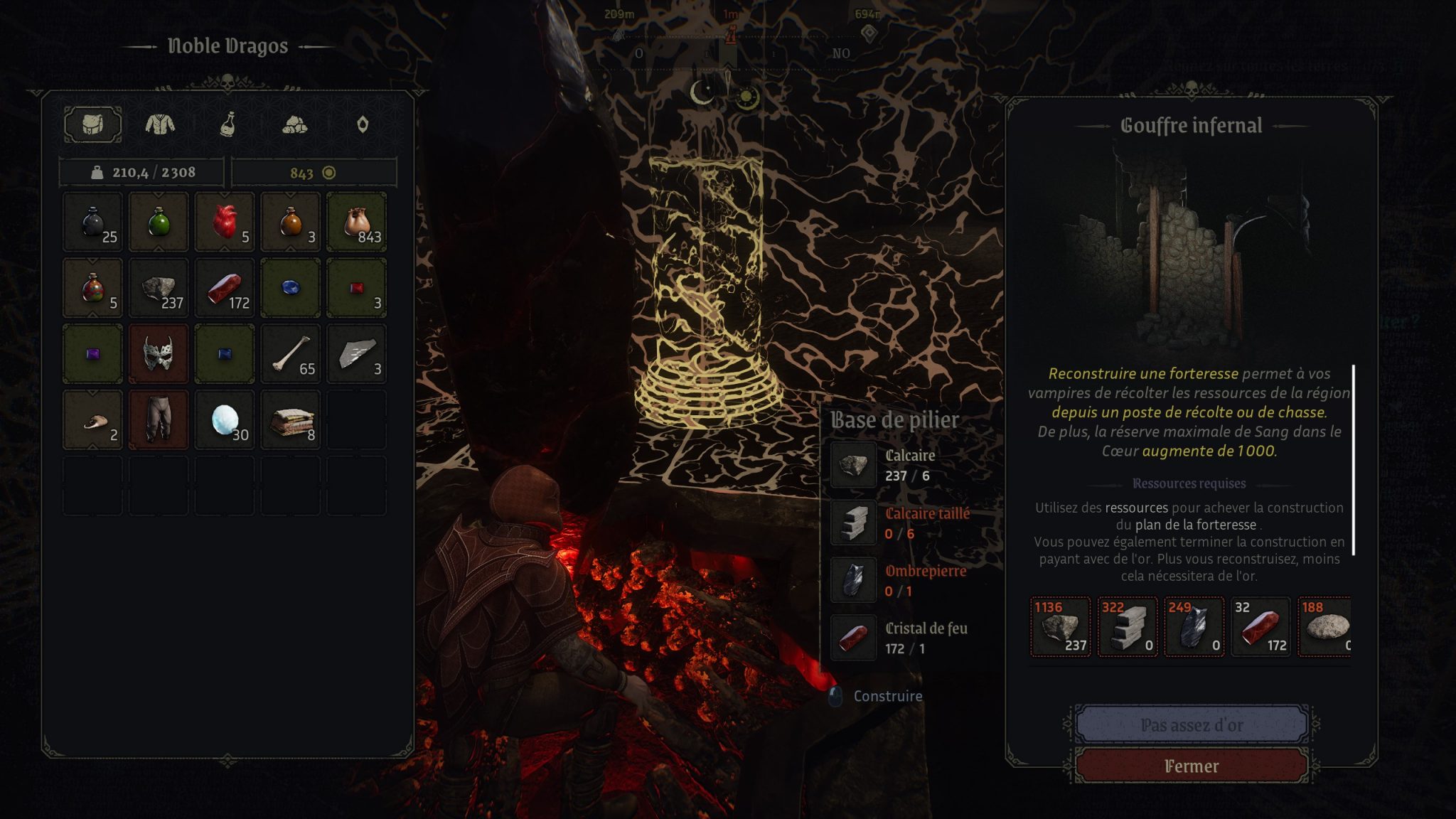Image resolution: width=1456 pixels, height=819 pixels.
Task: Choose the white orb stack of 30
Action: coord(225,420)
